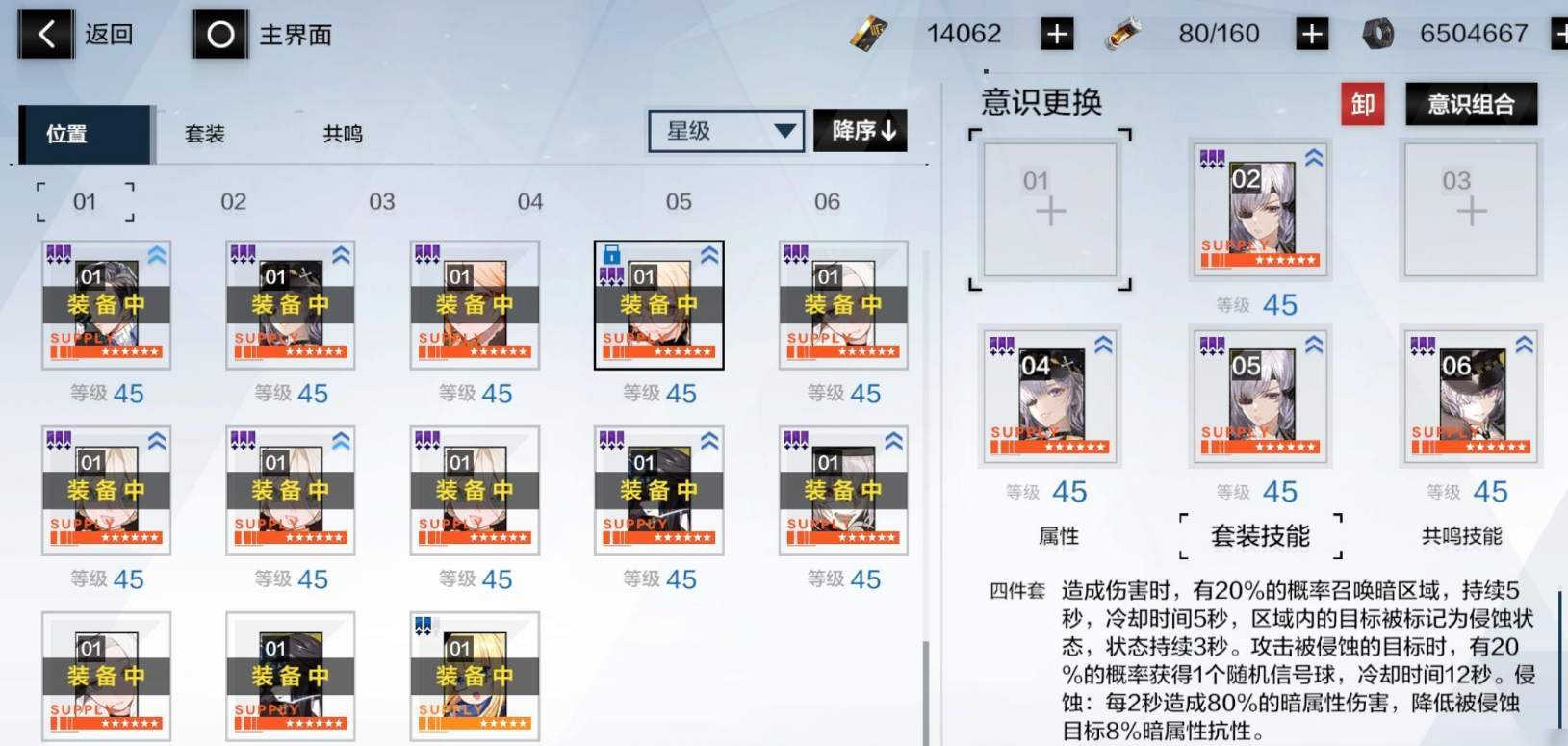This screenshot has width=1568, height=746.
Task: Switch to the 套装 tab
Action: tap(205, 134)
